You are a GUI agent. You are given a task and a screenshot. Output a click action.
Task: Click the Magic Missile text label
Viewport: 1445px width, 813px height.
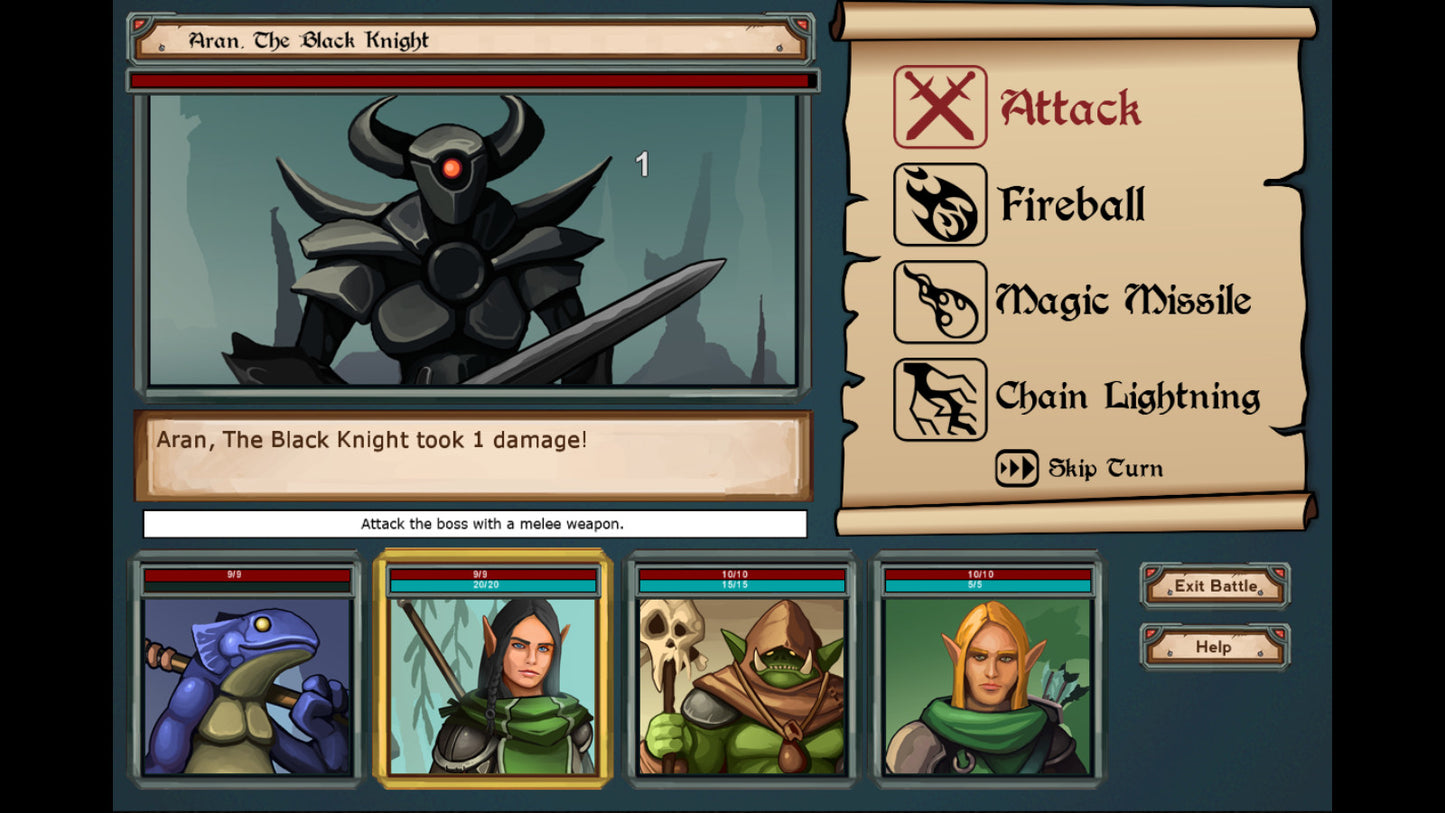pos(1122,300)
